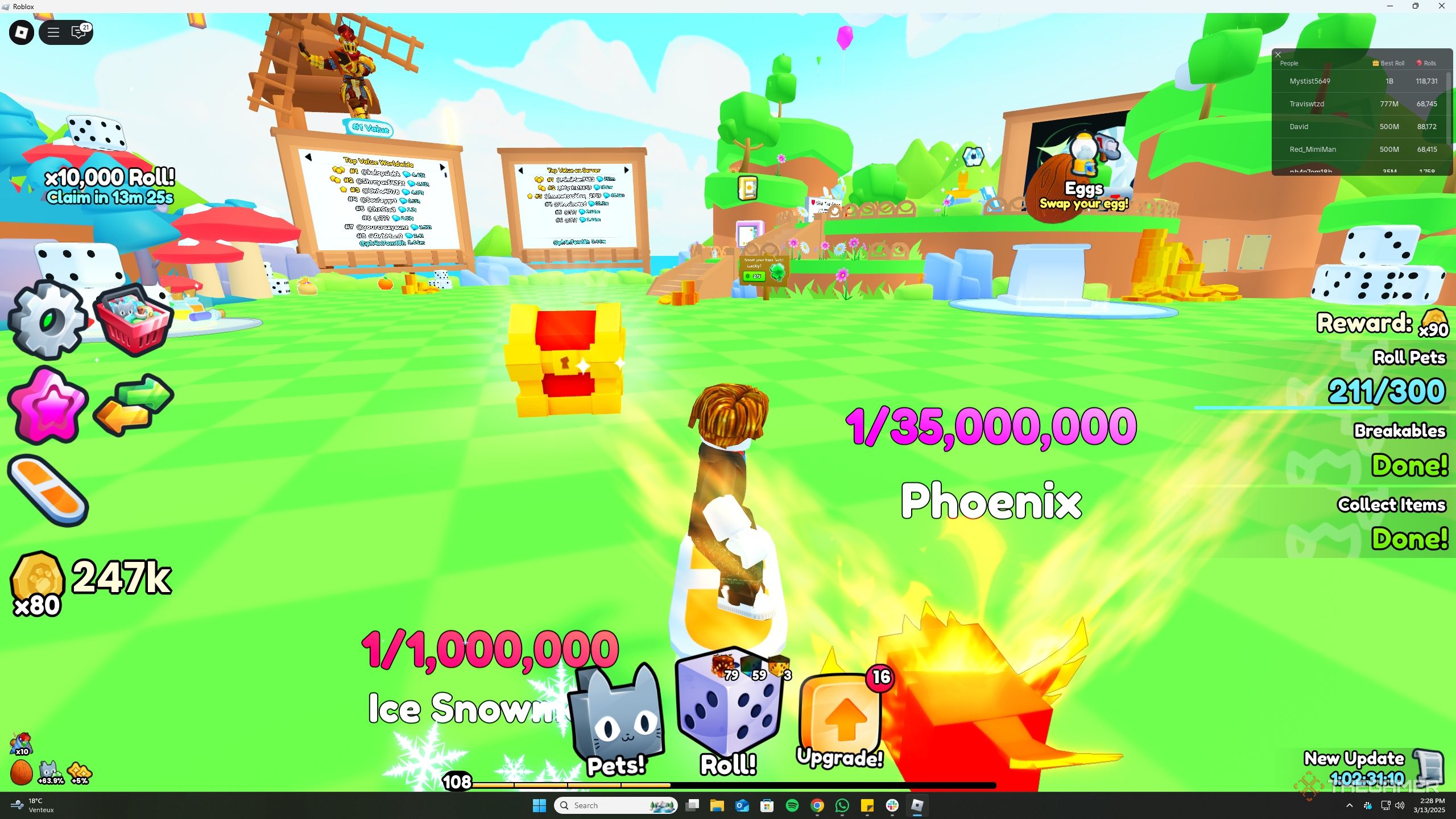Click the x10 party bag buff icon
The height and width of the screenshot is (819, 1456).
coord(22,744)
